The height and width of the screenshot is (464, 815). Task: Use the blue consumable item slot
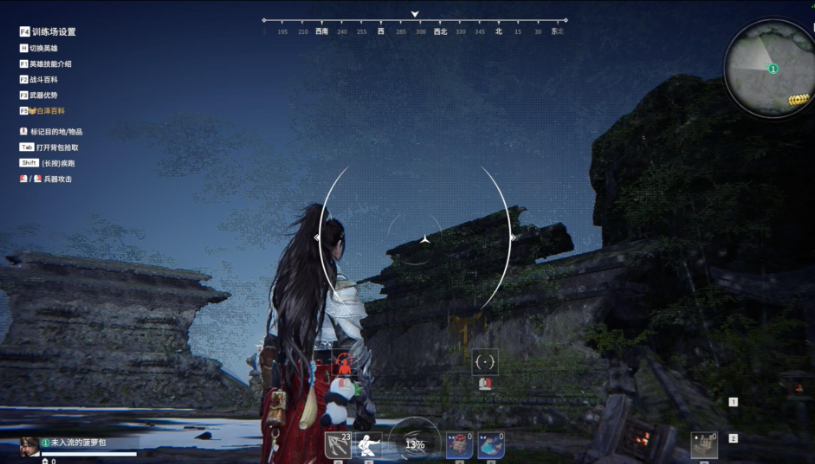pyautogui.click(x=490, y=445)
